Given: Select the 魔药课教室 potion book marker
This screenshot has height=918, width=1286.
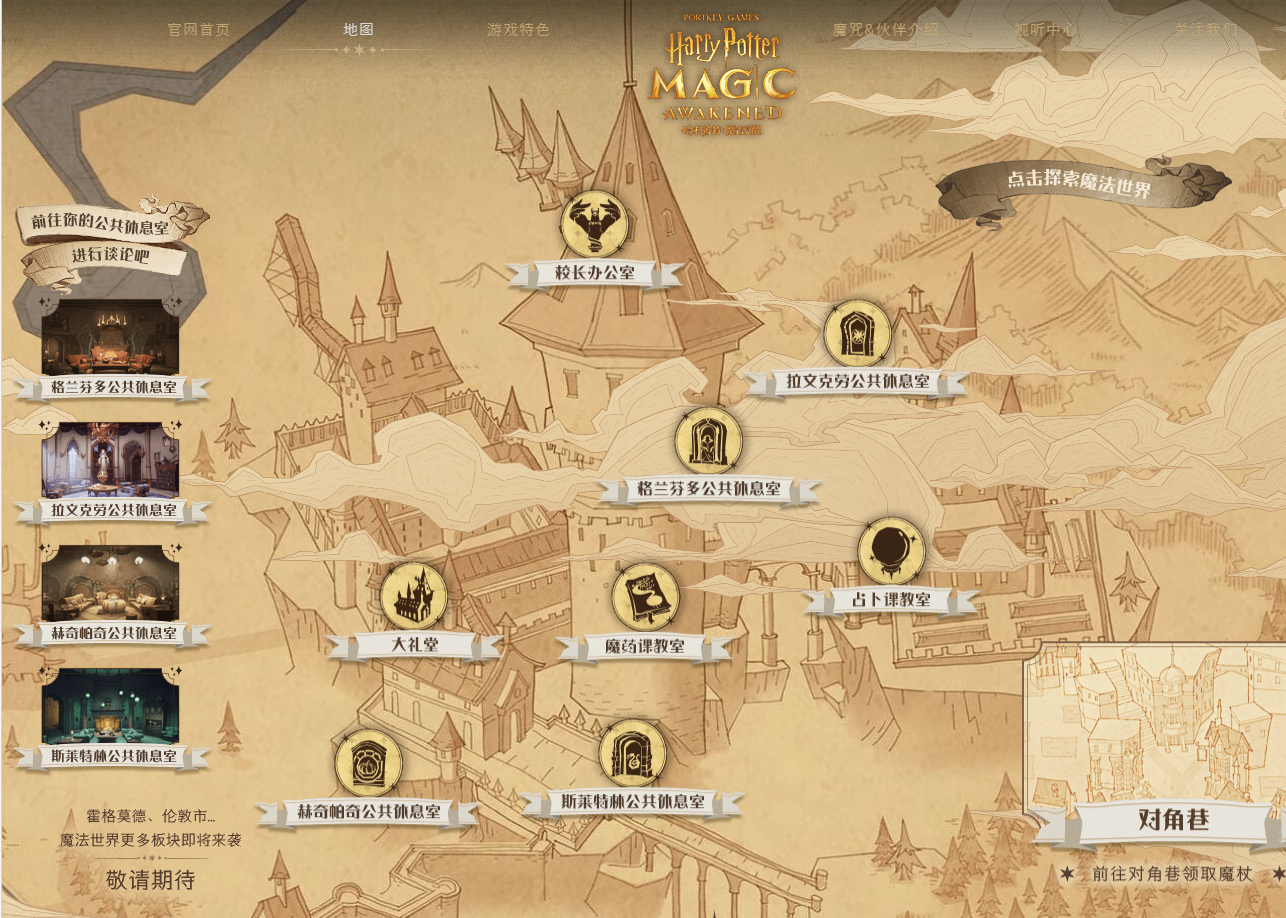Looking at the screenshot, I should pos(645,598).
